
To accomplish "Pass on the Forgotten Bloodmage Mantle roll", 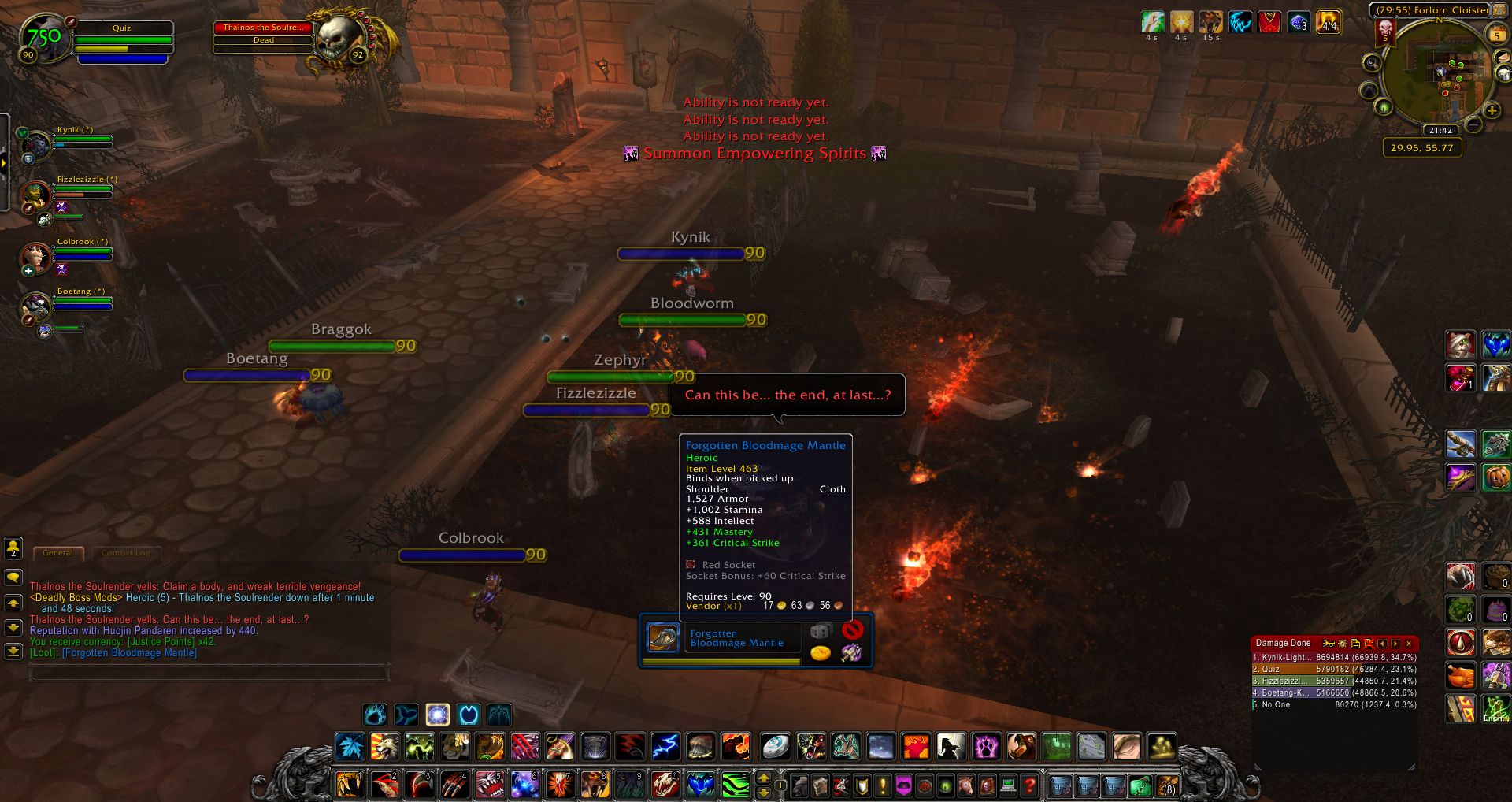I will click(x=852, y=630).
